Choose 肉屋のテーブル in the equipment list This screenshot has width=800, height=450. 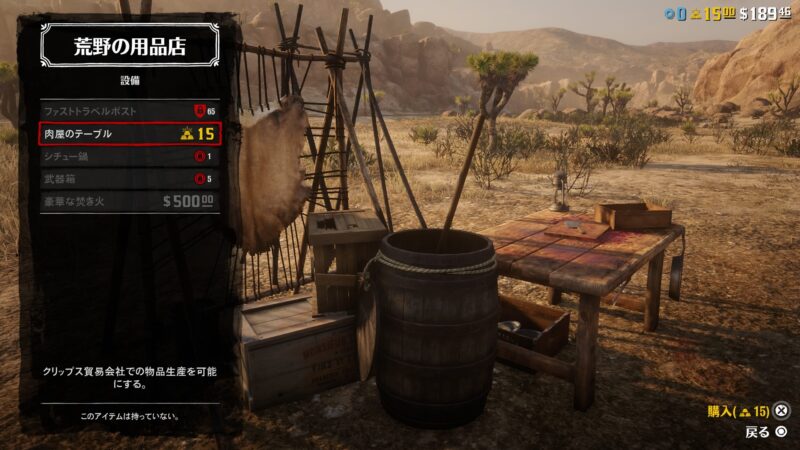tap(128, 134)
